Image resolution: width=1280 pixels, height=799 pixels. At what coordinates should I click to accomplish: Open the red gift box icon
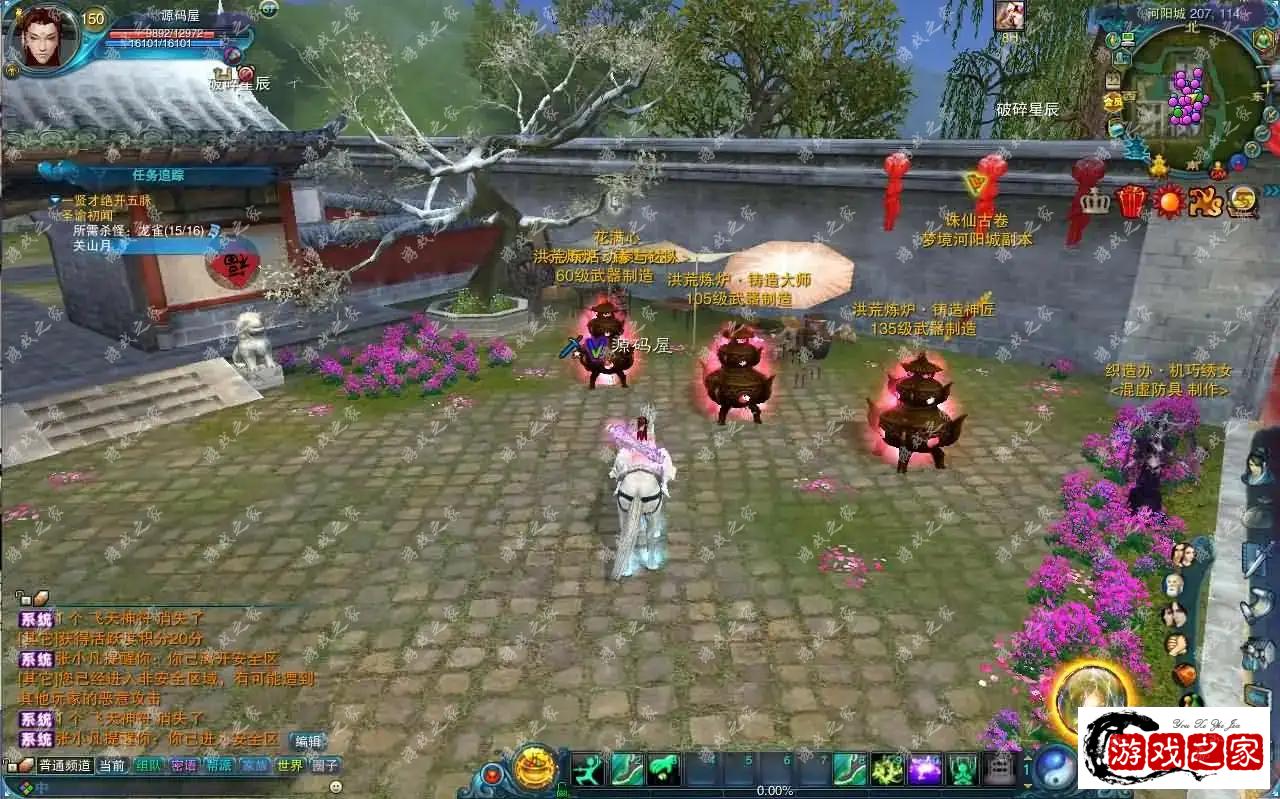[x=1131, y=201]
